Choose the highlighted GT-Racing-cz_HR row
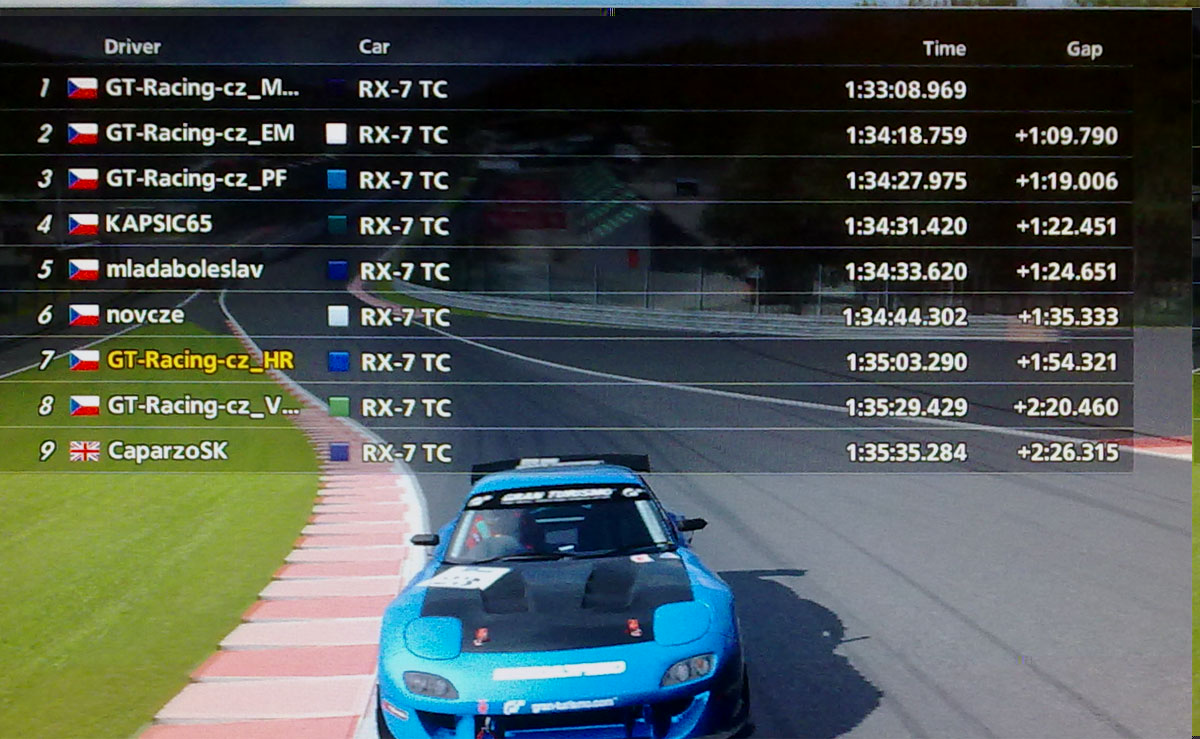The width and height of the screenshot is (1200, 739). 200,361
